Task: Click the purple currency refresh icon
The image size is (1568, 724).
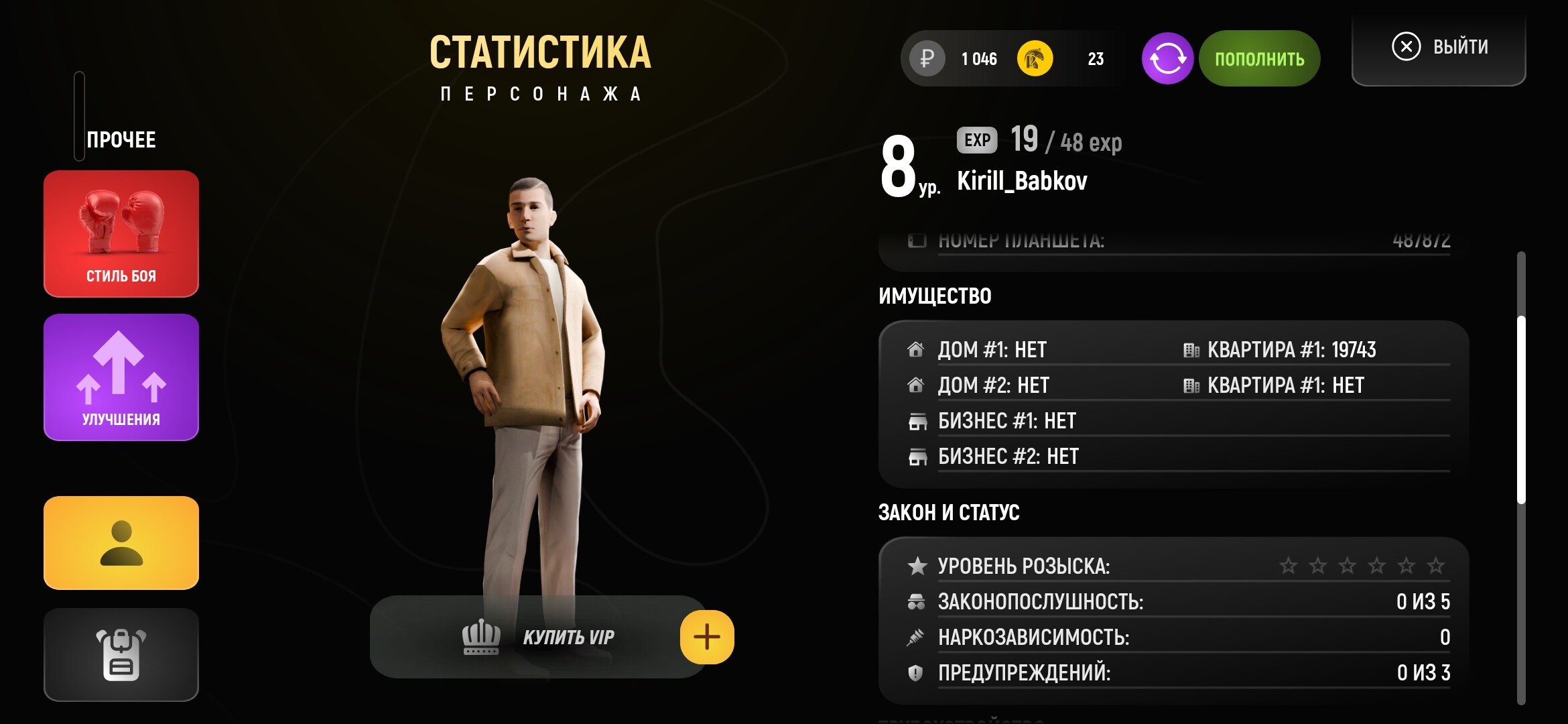Action: [1167, 58]
